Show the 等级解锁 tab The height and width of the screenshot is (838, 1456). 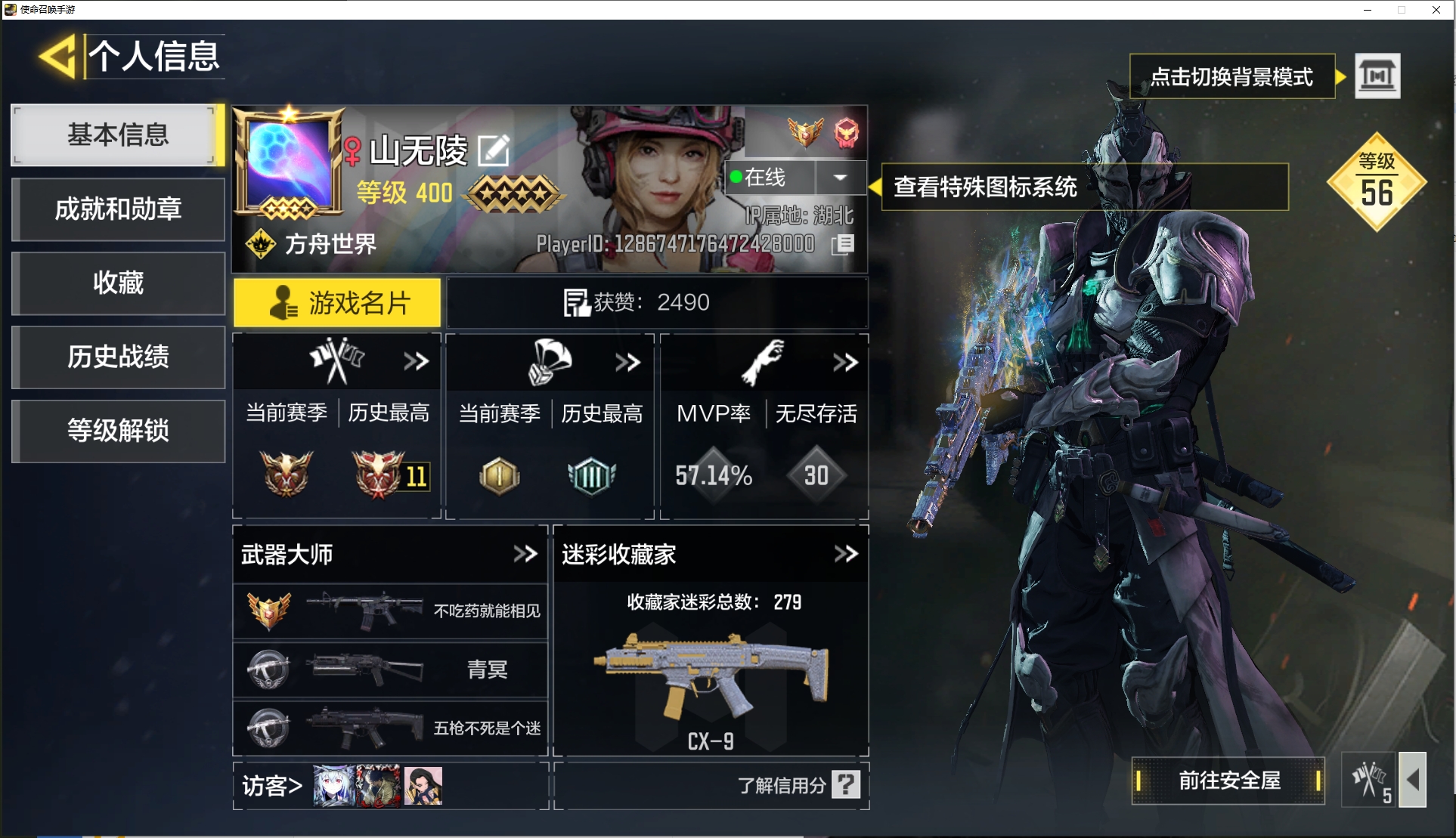118,431
